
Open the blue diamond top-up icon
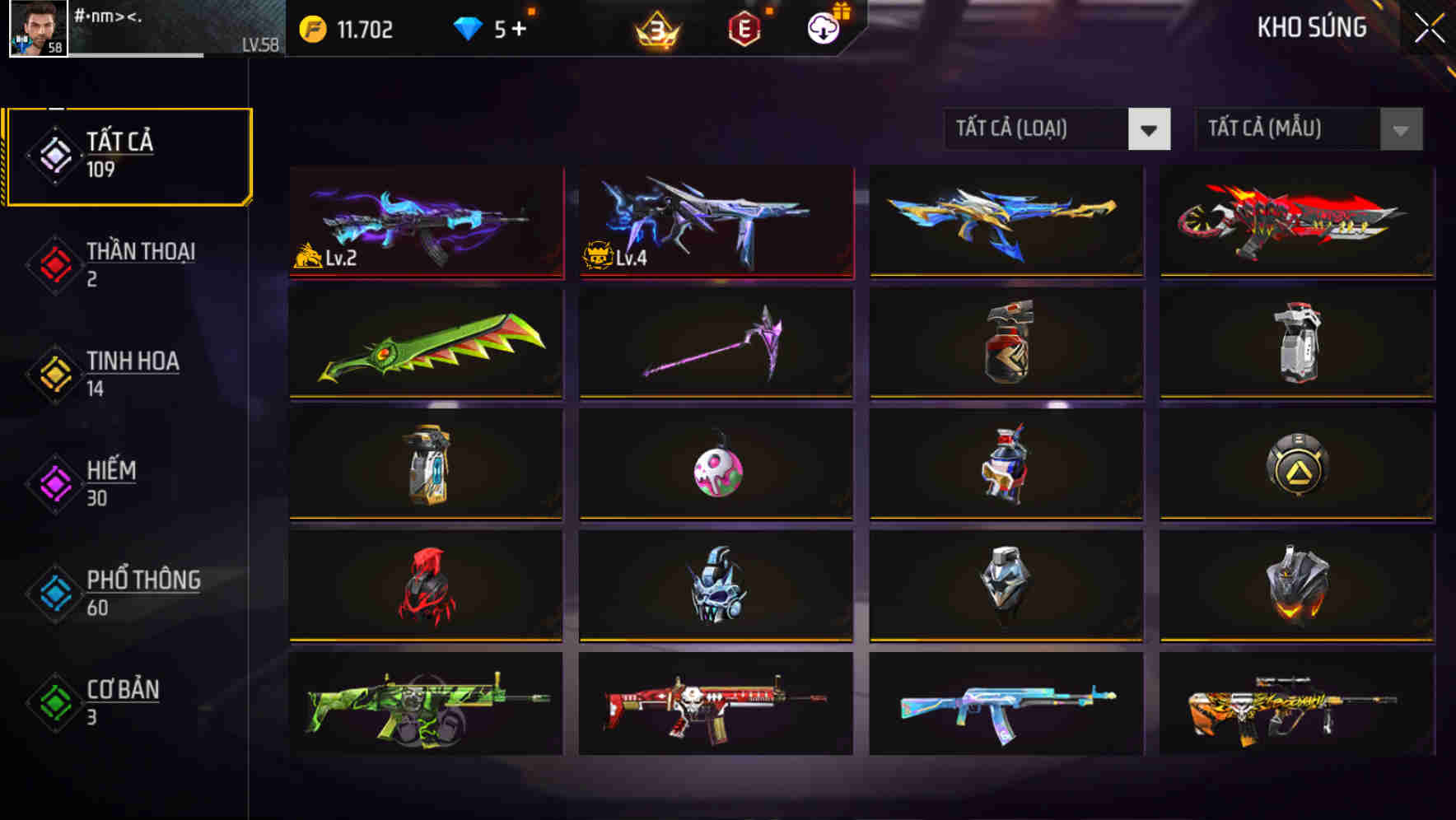click(469, 28)
